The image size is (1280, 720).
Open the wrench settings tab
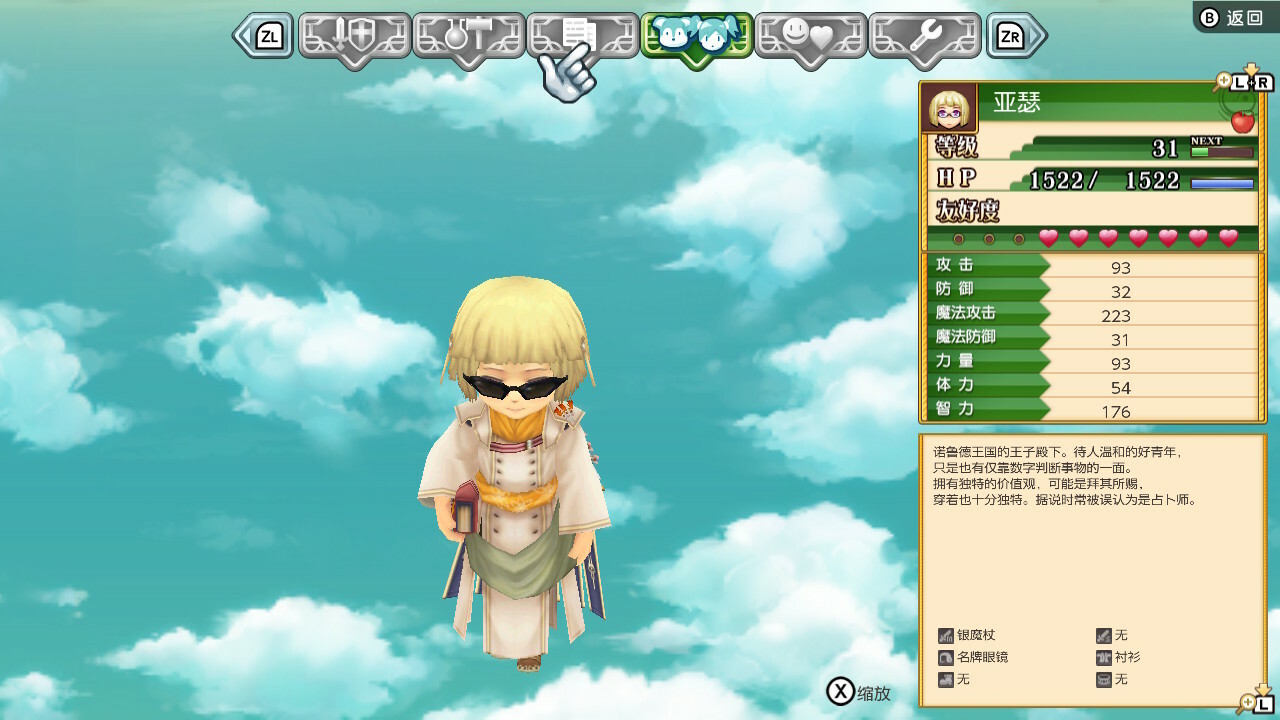coord(924,37)
